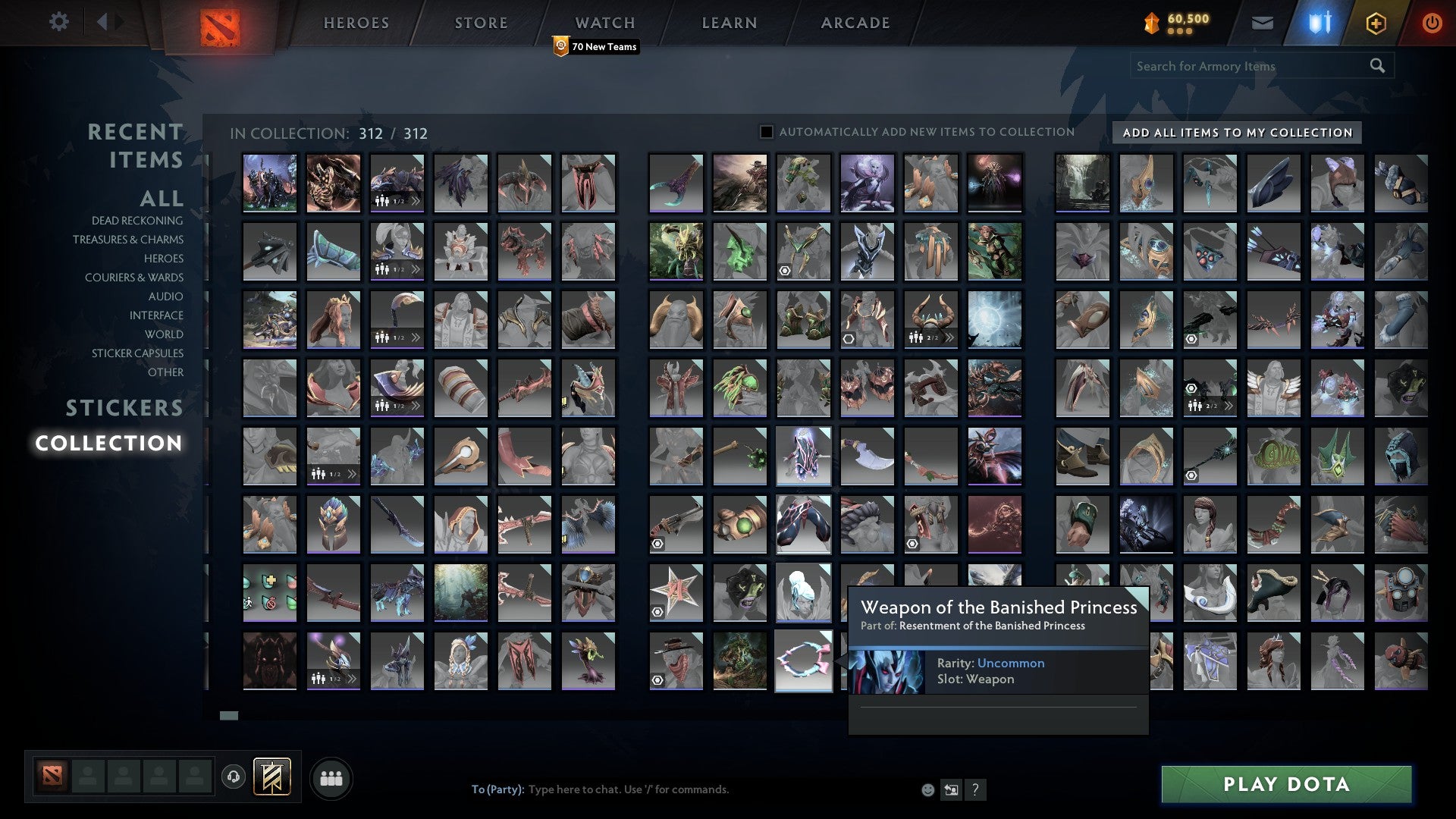The height and width of the screenshot is (819, 1456).
Task: Toggle voice chat headset icon
Action: click(232, 777)
